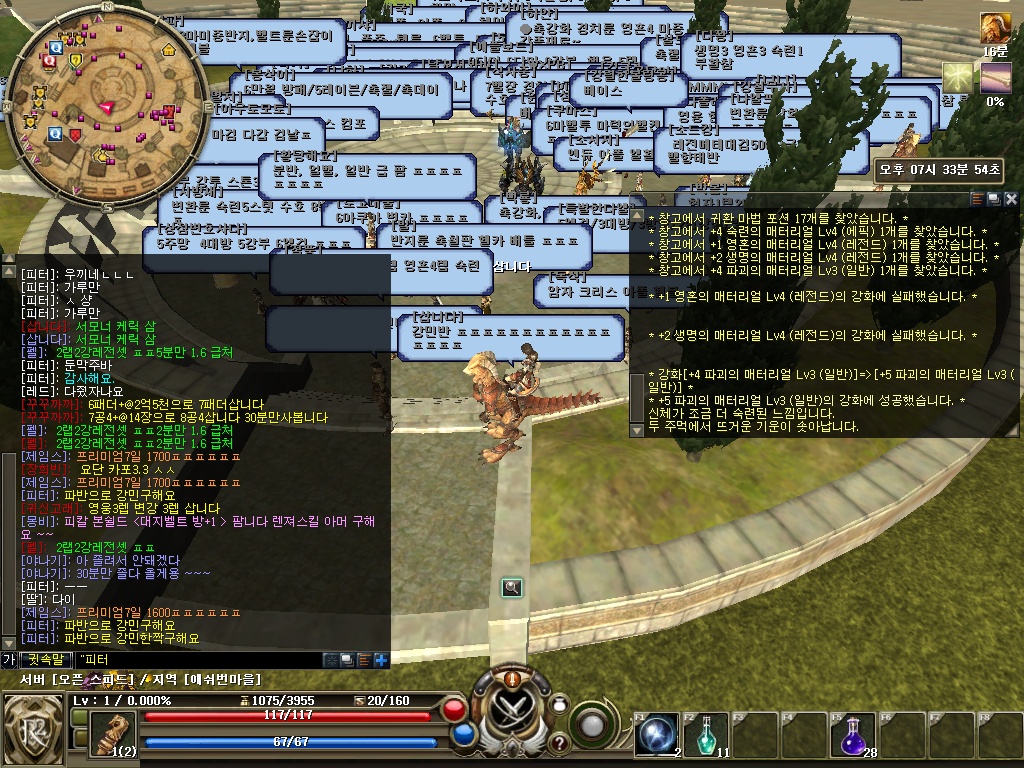
Task: Click the bone item icon showing 0%
Action: click(995, 78)
